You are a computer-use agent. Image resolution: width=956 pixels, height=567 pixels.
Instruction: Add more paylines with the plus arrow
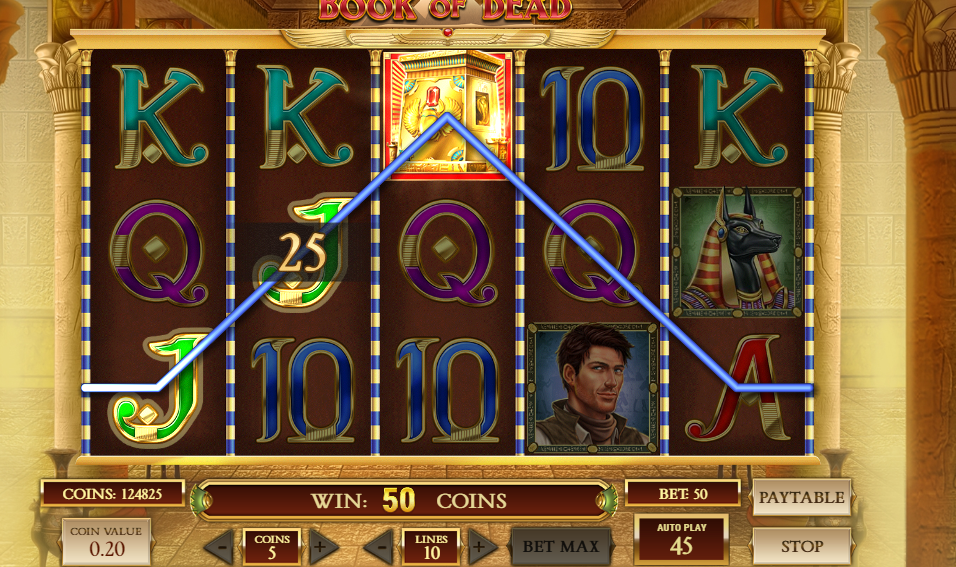coord(480,547)
